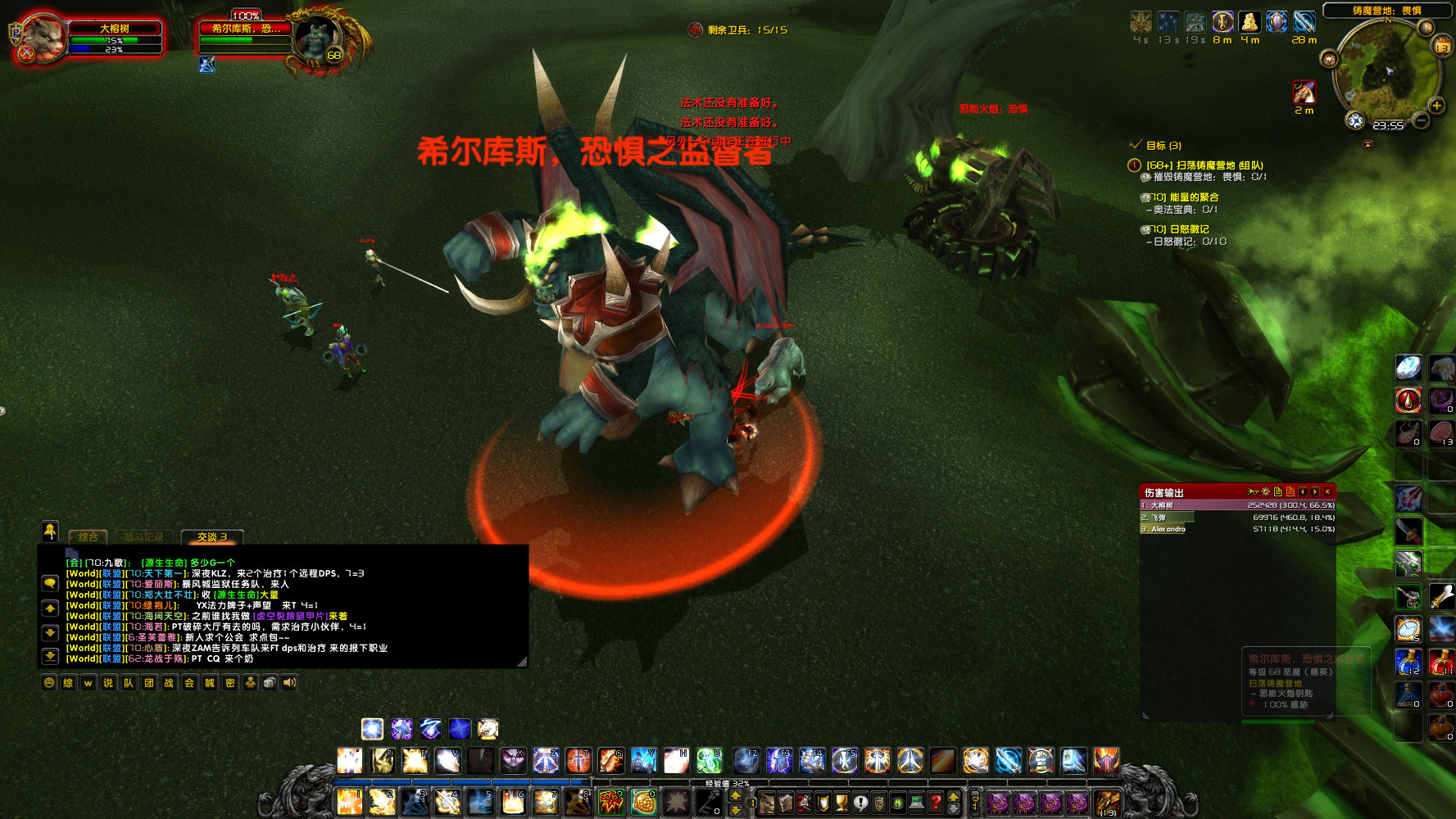Click the 会 guild chat button

188,683
